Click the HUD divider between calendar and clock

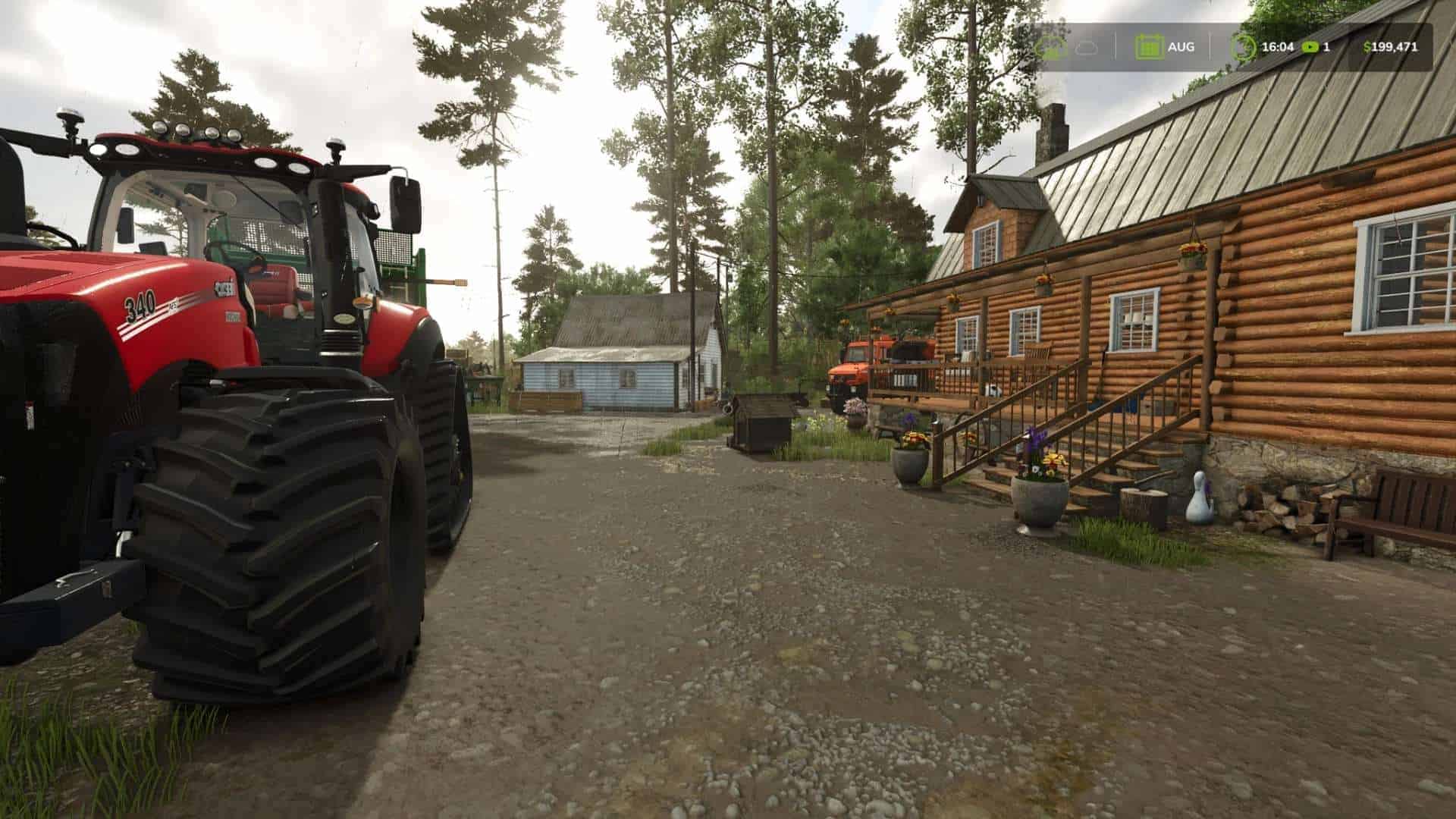coord(1211,45)
